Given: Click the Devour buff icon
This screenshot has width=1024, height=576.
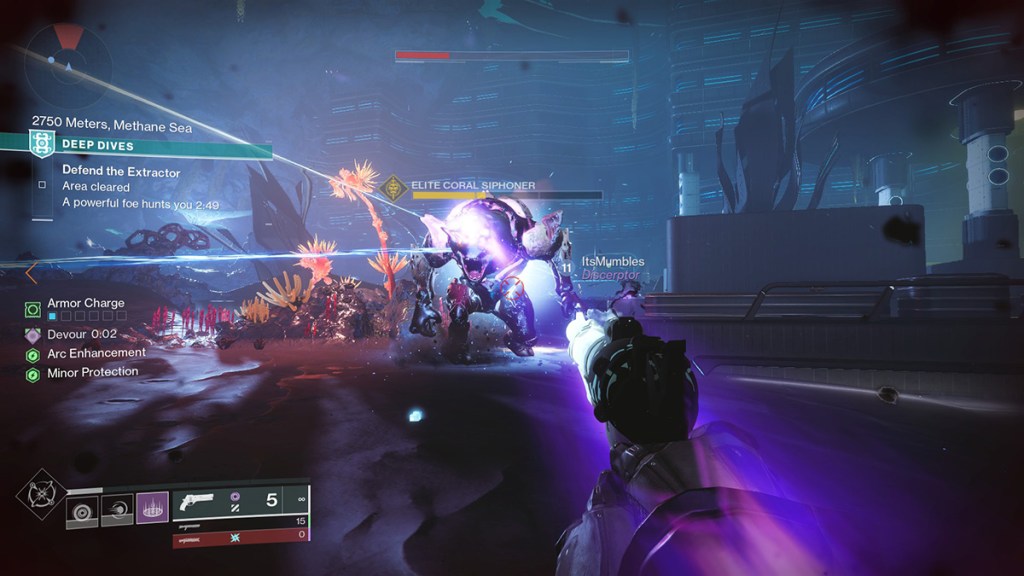Looking at the screenshot, I should tap(33, 335).
